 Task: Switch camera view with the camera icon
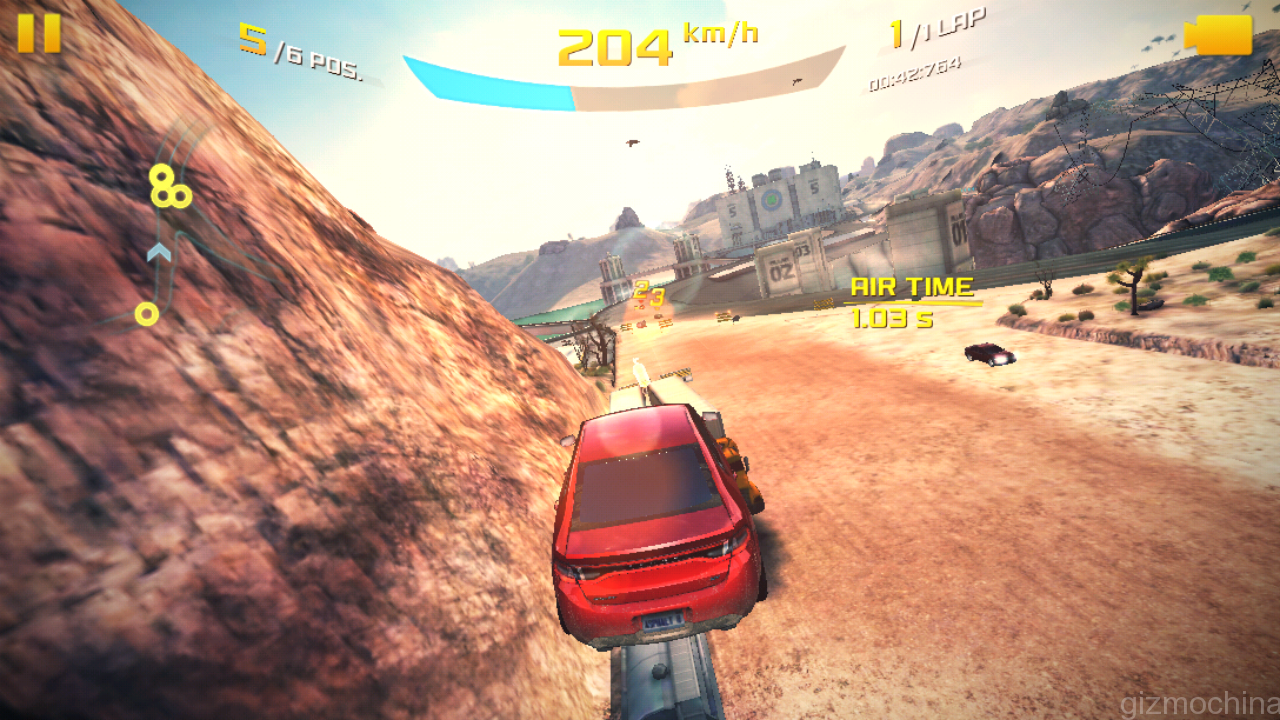[x=1218, y=35]
